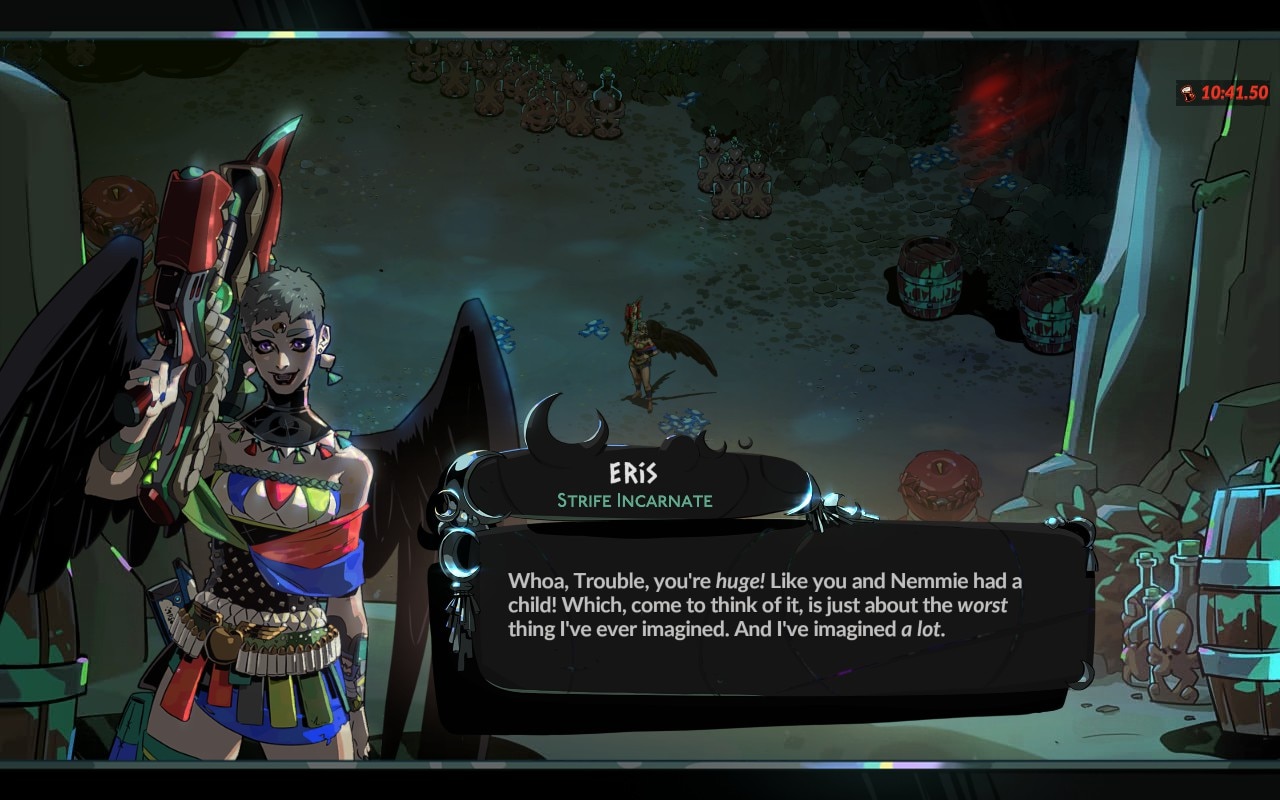
Task: Click Eris's dialogue text box to continue
Action: (x=765, y=607)
